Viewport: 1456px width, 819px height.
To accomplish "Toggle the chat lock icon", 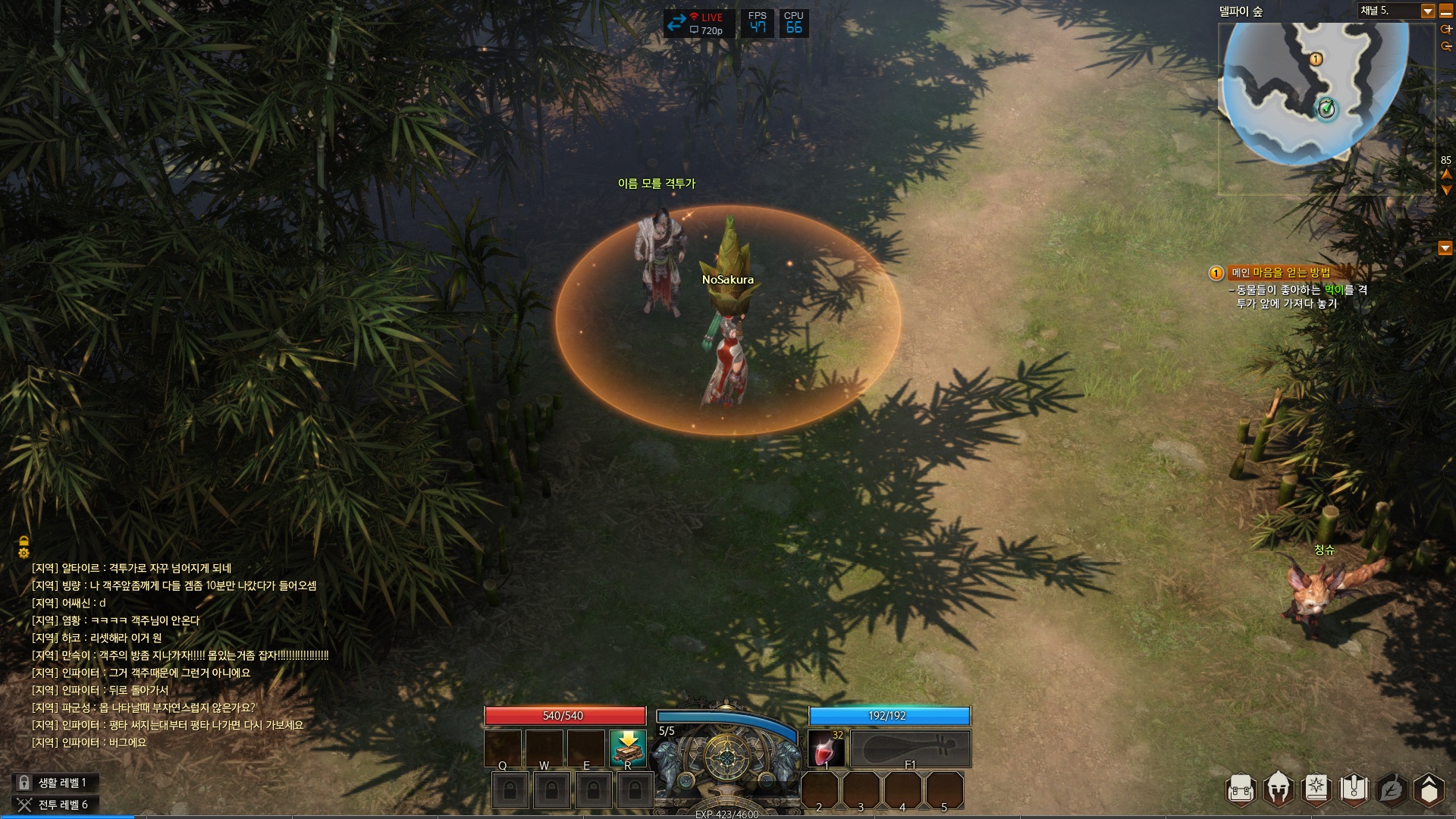I will coord(24,541).
